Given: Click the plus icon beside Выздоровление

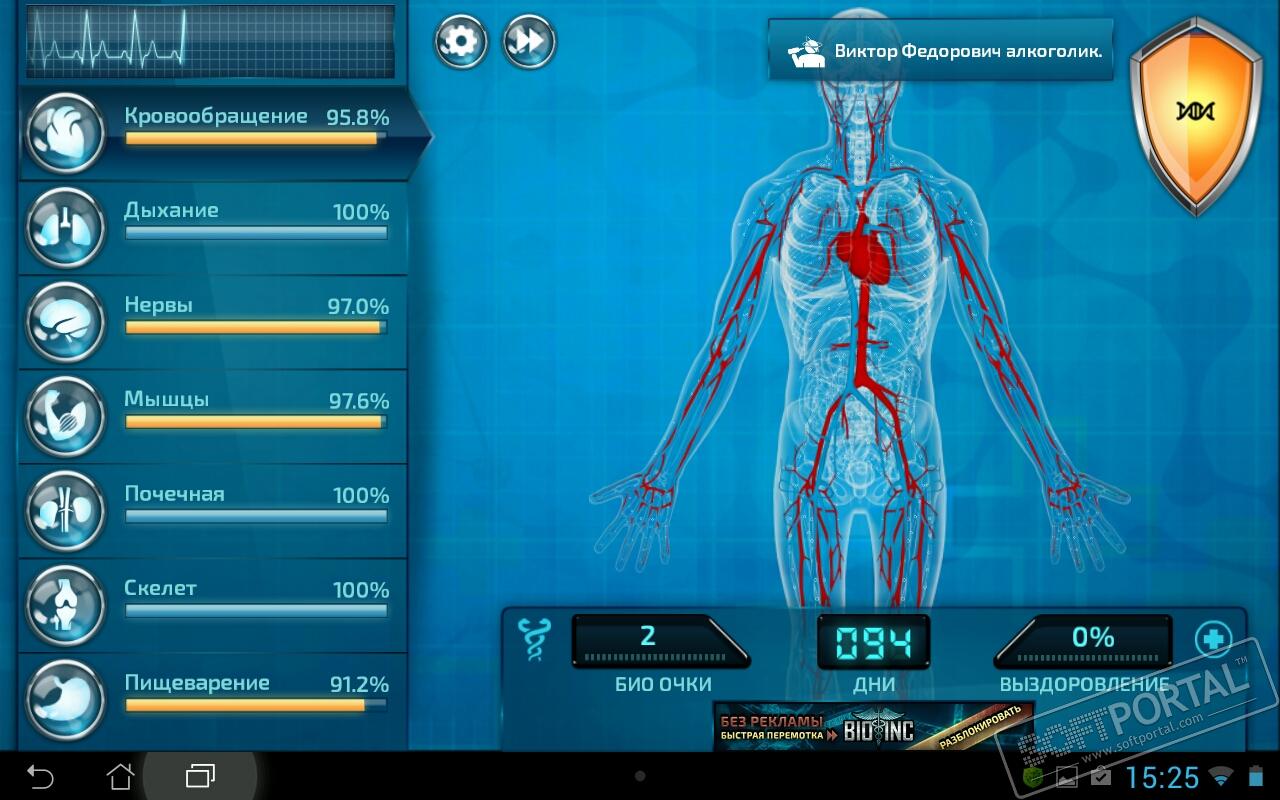Looking at the screenshot, I should pyautogui.click(x=1213, y=638).
